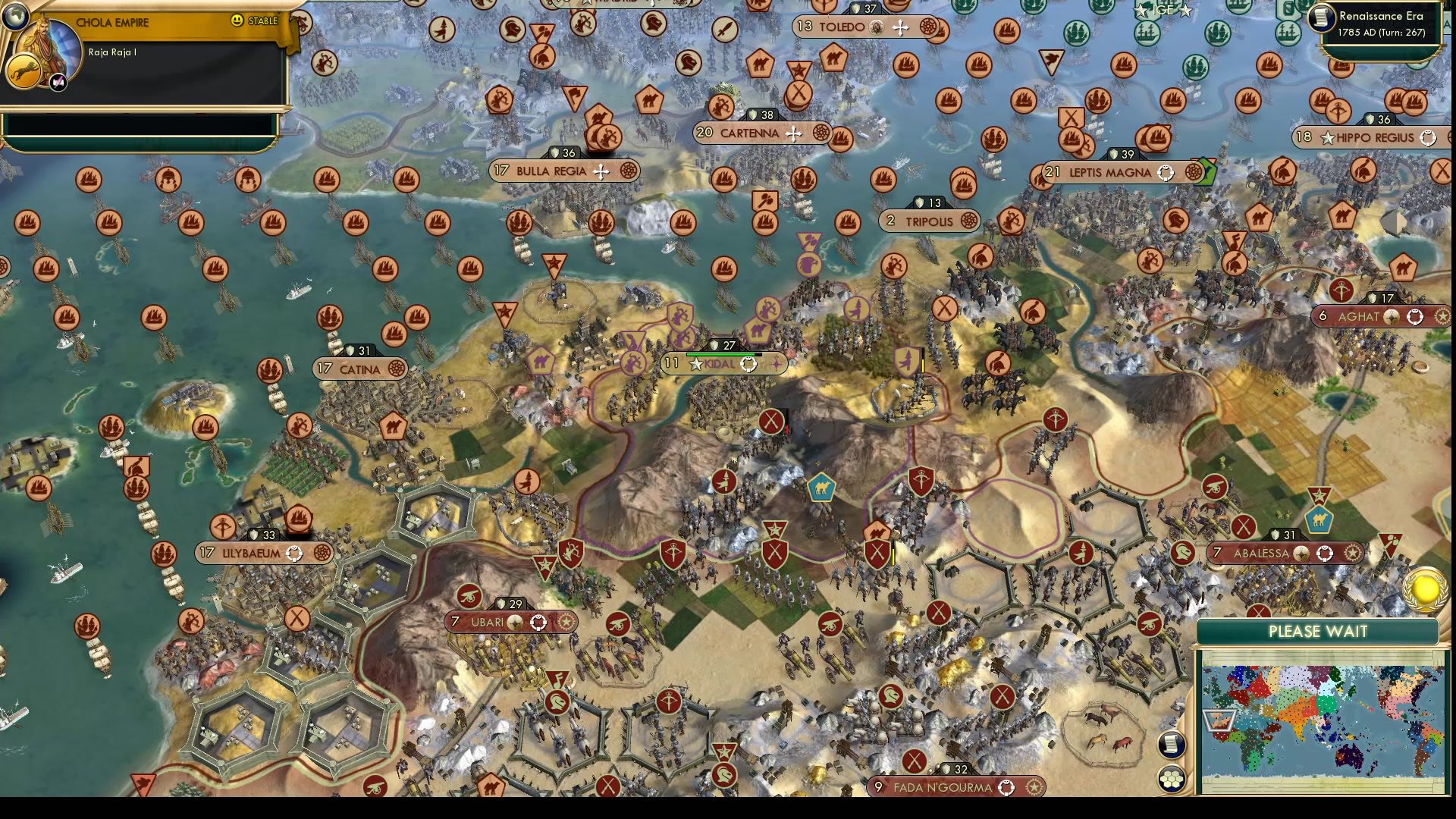Click the capital star on Kidal's banner

point(695,363)
